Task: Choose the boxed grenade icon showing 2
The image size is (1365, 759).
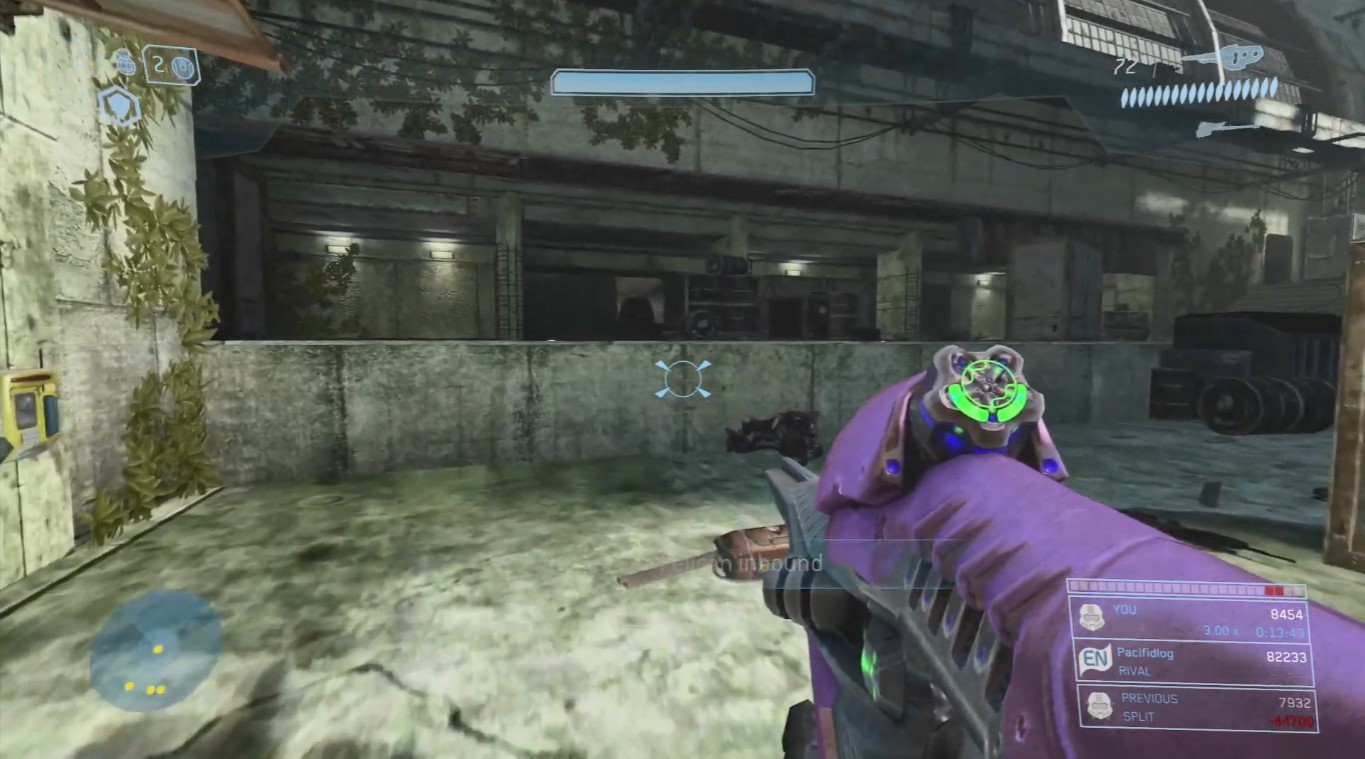Action: pyautogui.click(x=171, y=66)
